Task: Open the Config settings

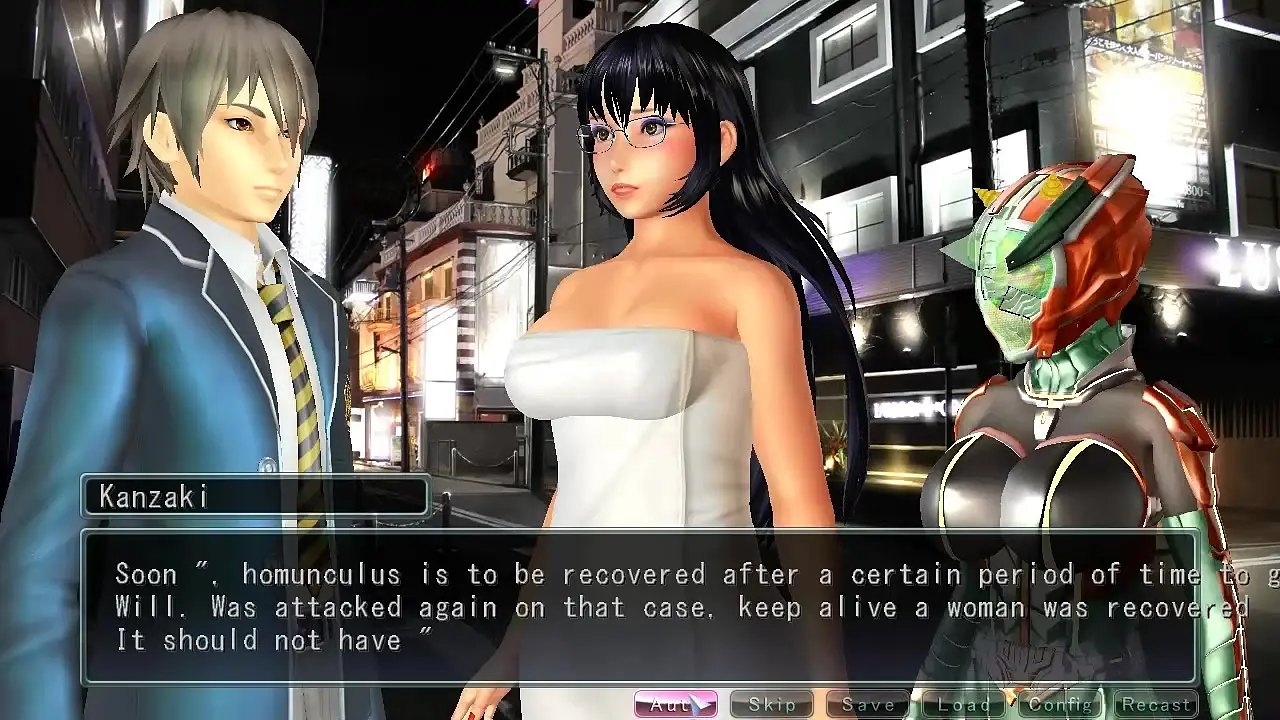Action: 1059,705
